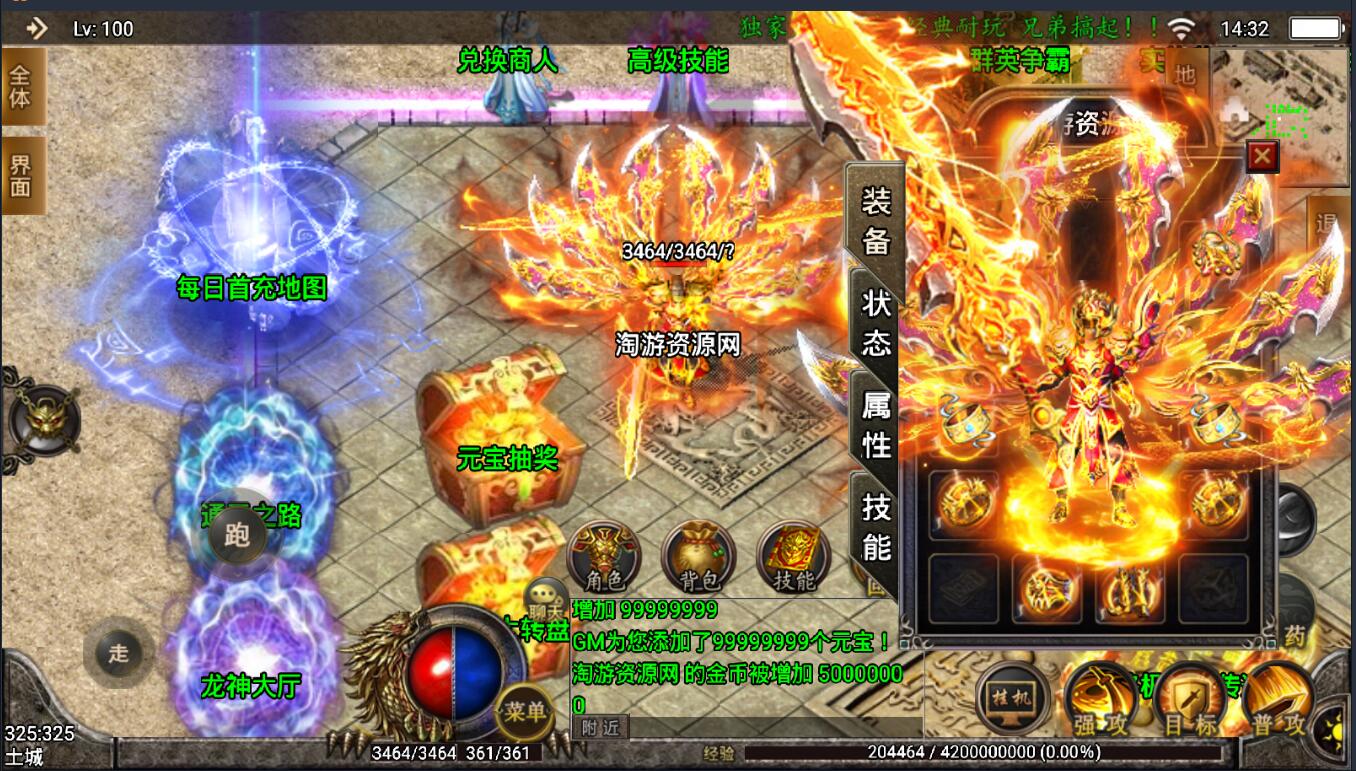1356x771 pixels.
Task: Switch chat to the 附近 nearby channel
Action: coord(601,728)
